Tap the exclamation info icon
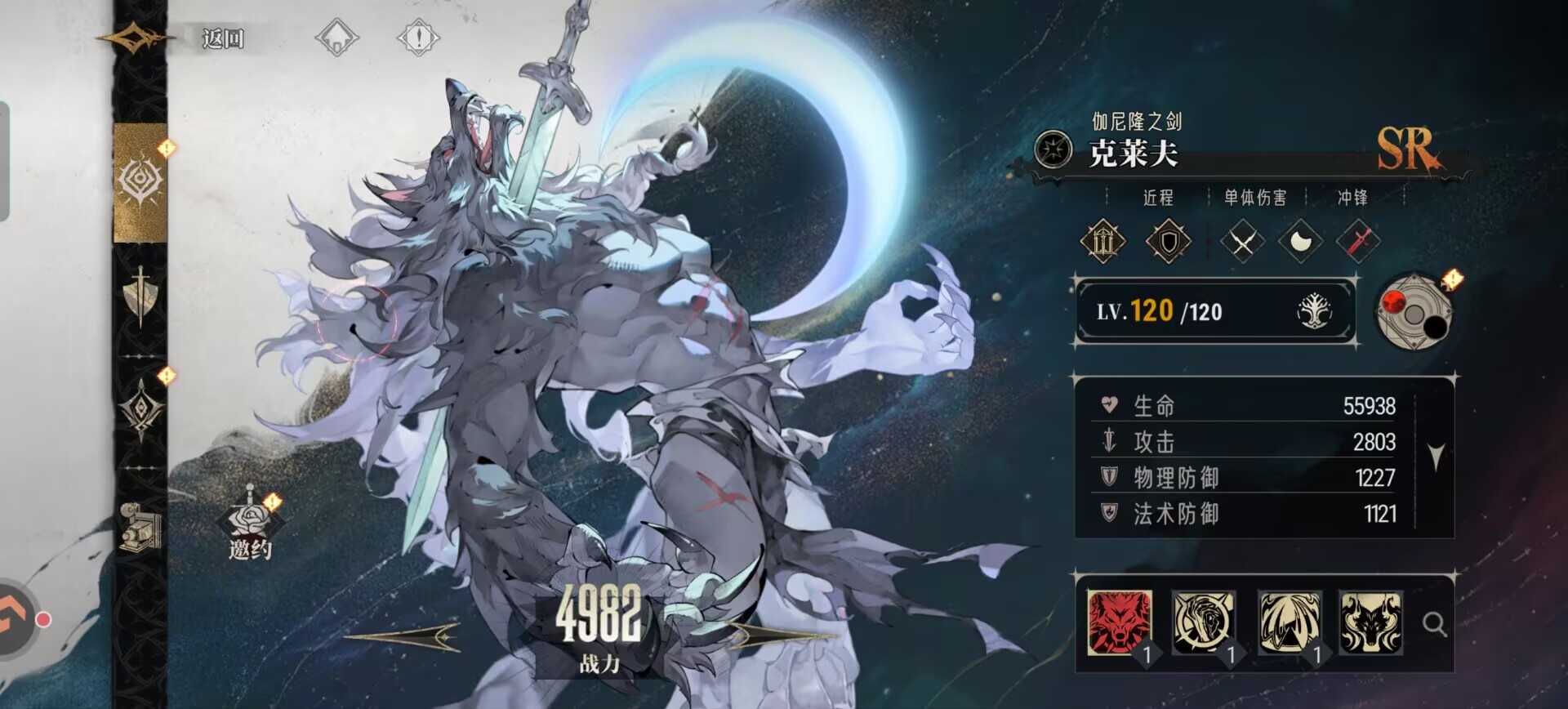Viewport: 1568px width, 709px height. click(x=418, y=38)
